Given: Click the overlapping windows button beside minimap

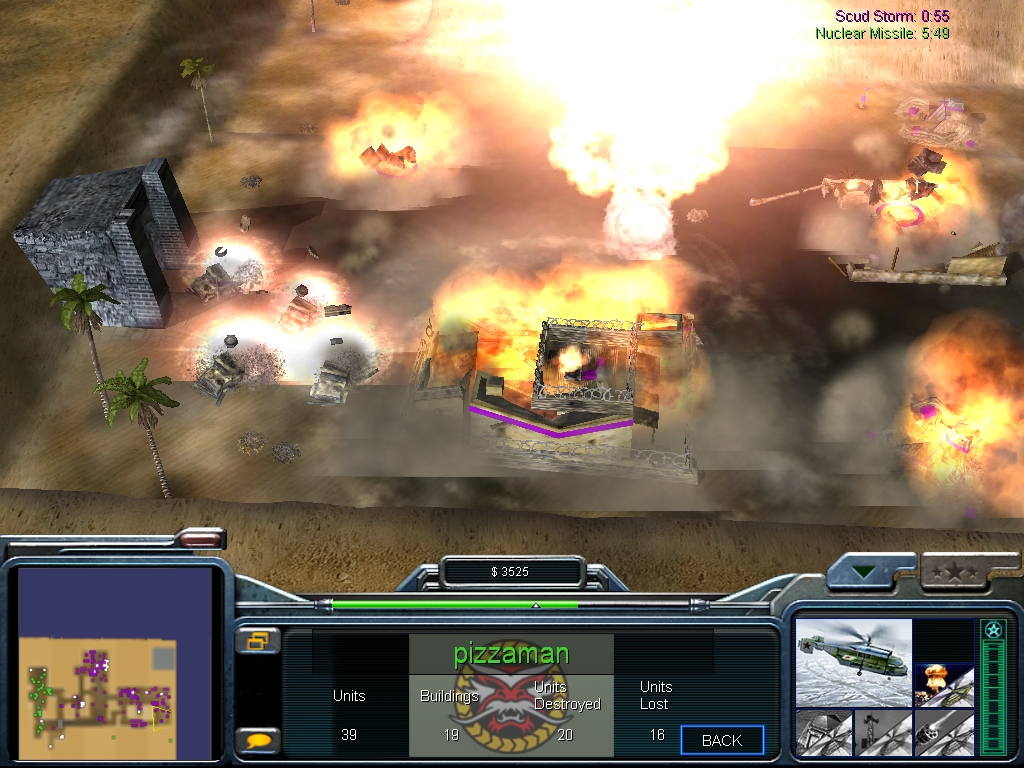Looking at the screenshot, I should [257, 640].
